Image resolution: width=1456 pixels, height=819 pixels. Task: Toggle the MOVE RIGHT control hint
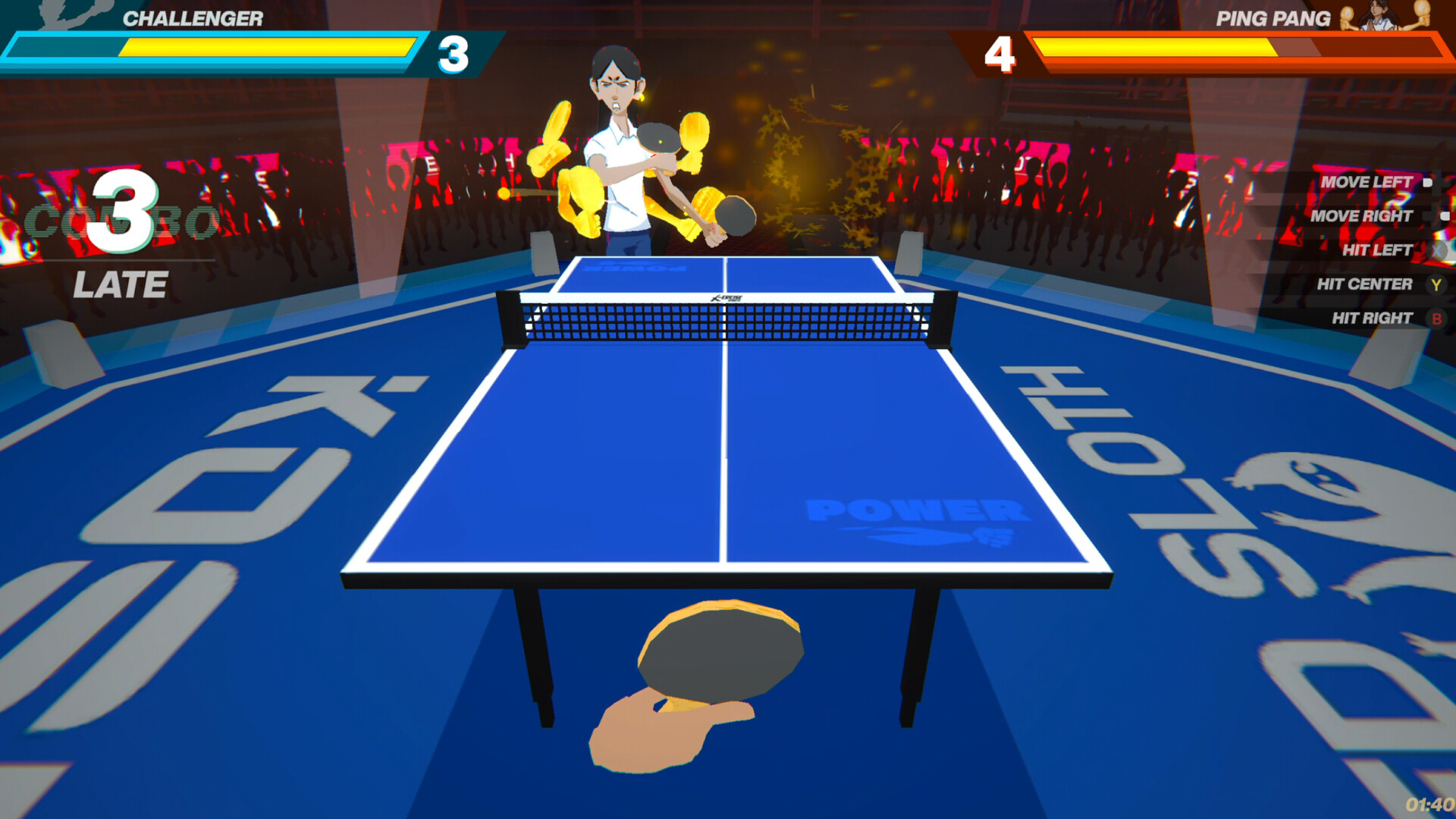(1363, 216)
